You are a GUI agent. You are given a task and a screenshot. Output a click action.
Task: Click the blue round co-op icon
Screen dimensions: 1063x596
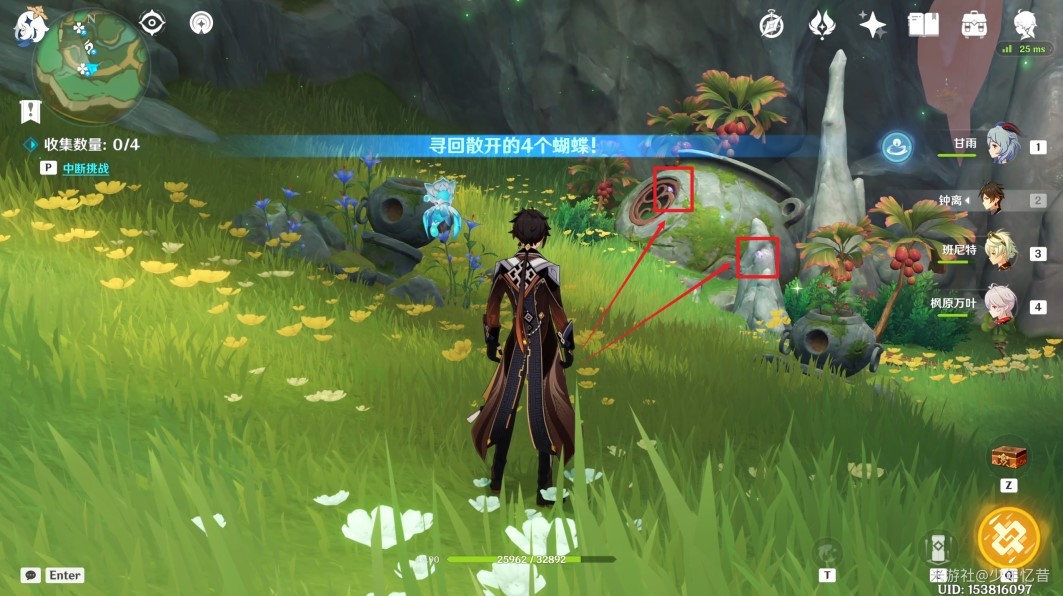click(x=895, y=148)
